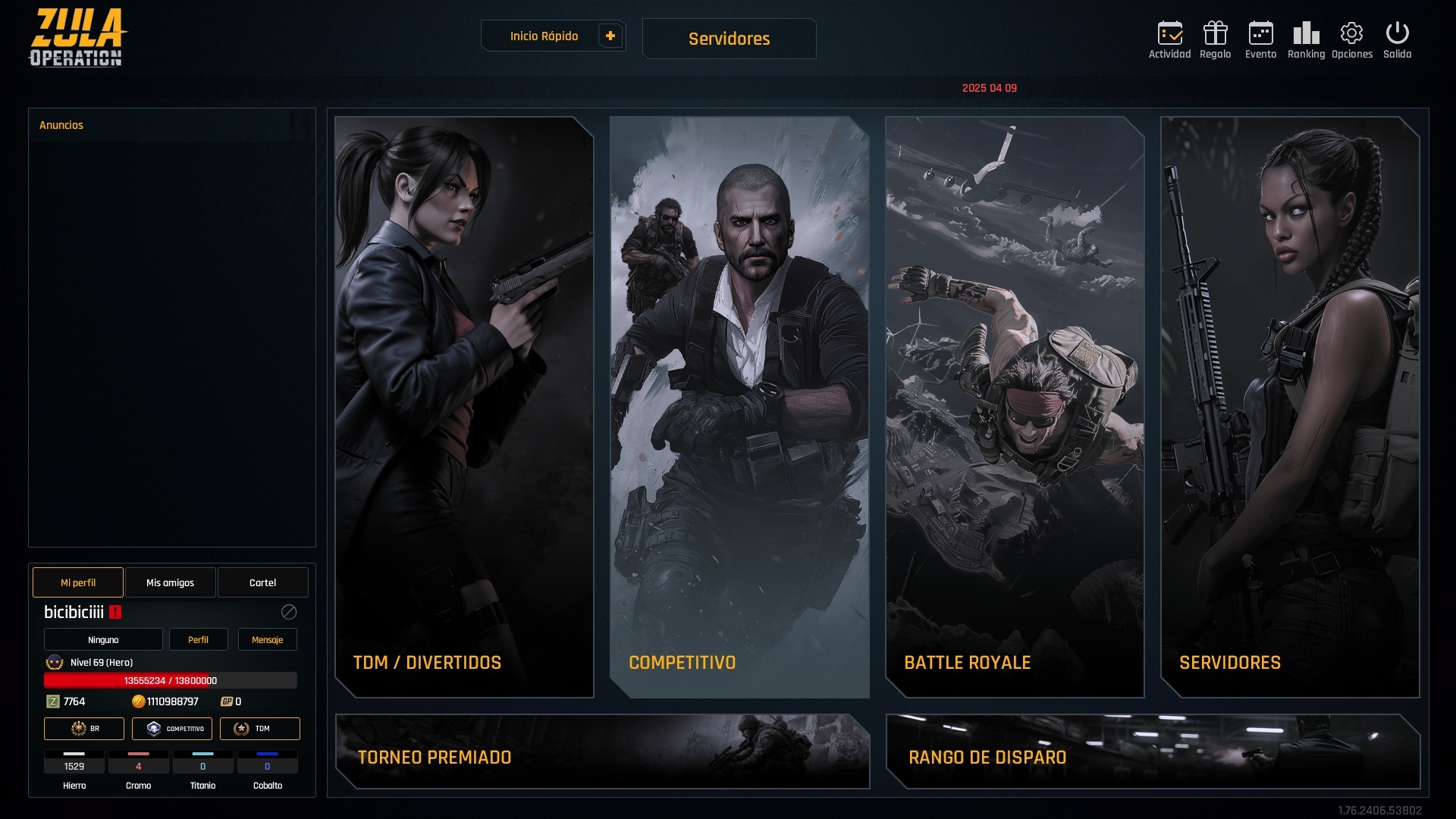Click the Salida power icon
The height and width of the screenshot is (819, 1456).
click(x=1397, y=39)
